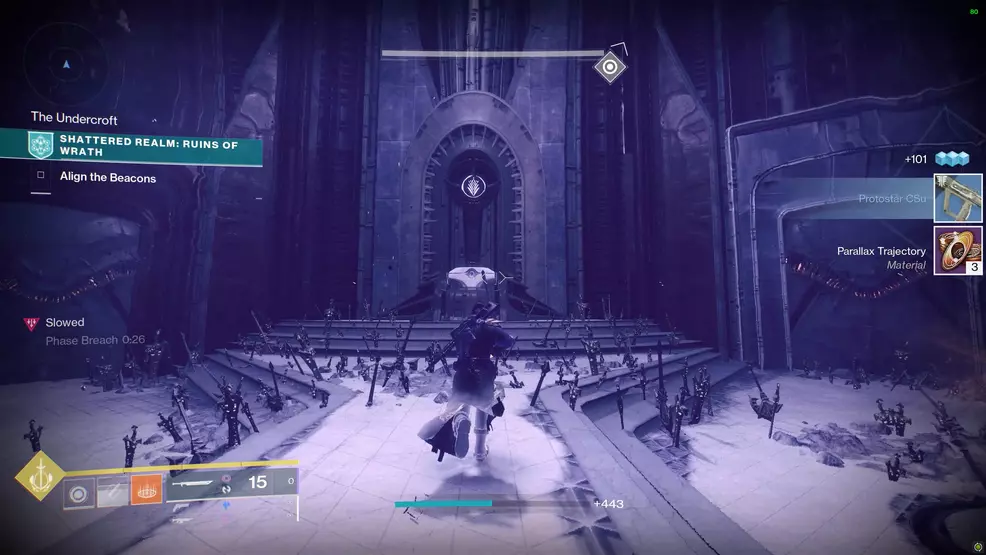The width and height of the screenshot is (986, 555).
Task: Click the radar in the corner
Action: click(66, 63)
